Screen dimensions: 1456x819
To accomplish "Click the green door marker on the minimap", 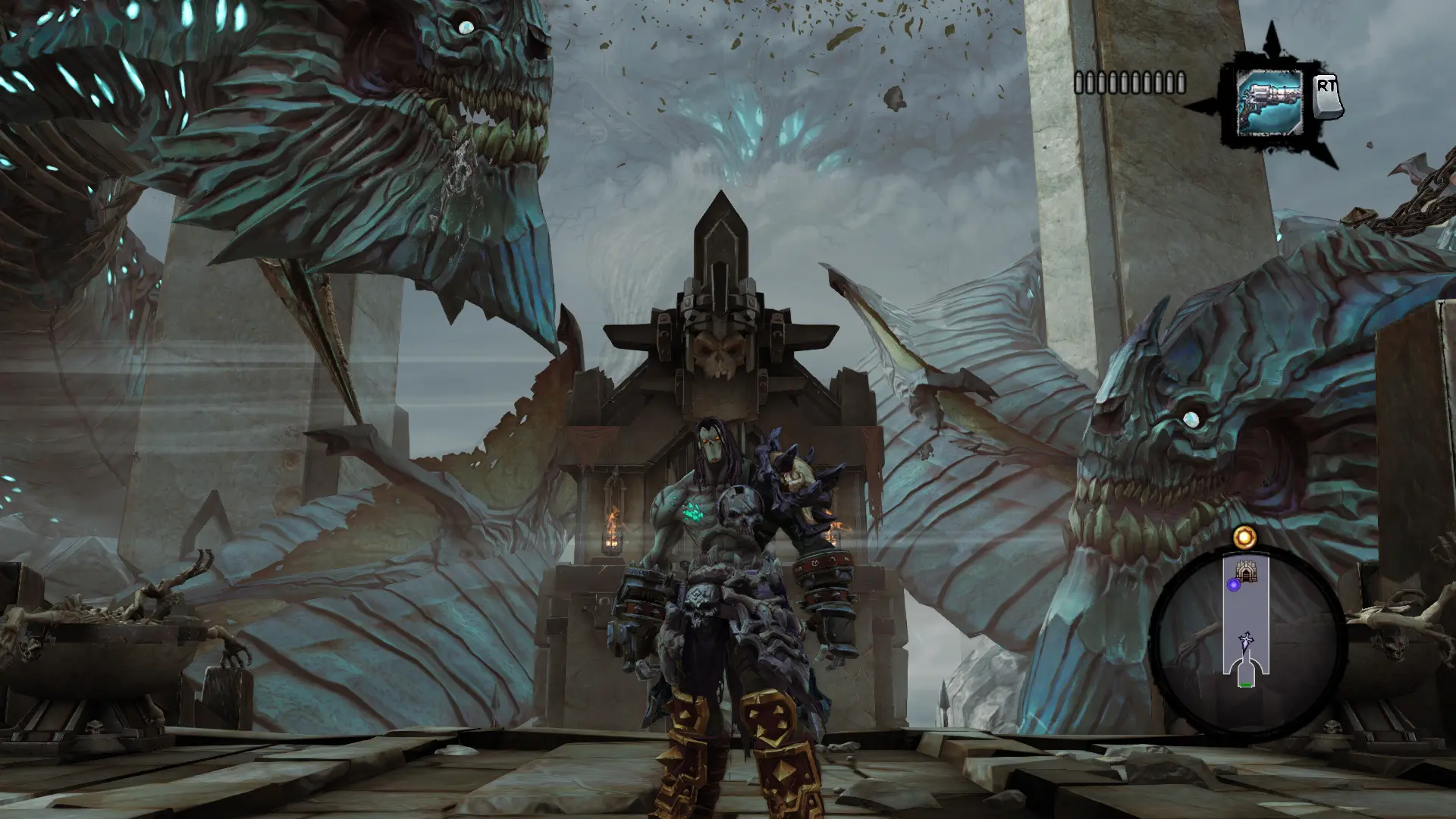I will (1245, 685).
